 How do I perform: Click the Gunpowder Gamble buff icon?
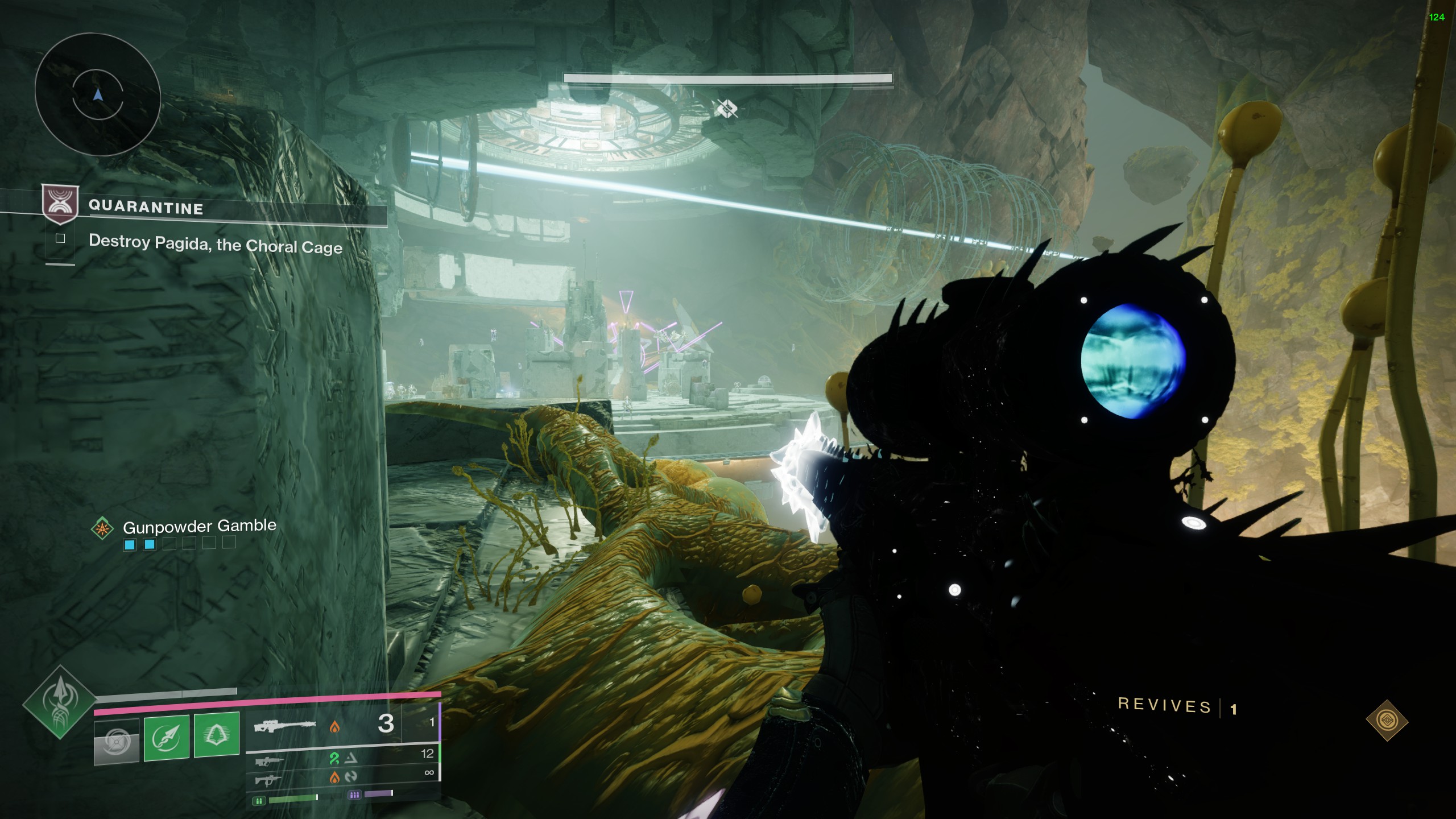click(102, 528)
